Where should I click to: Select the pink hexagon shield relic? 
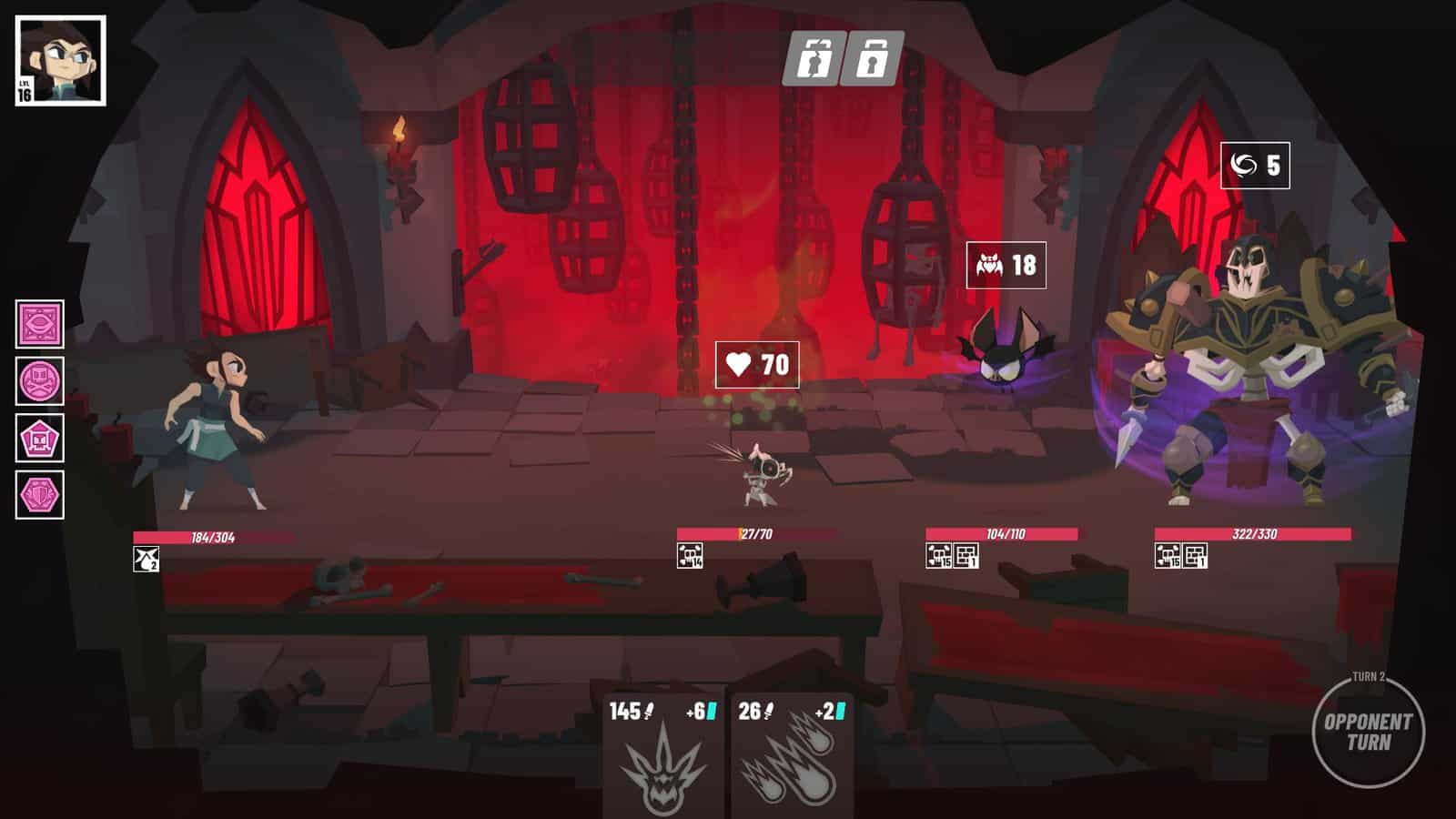click(x=40, y=496)
